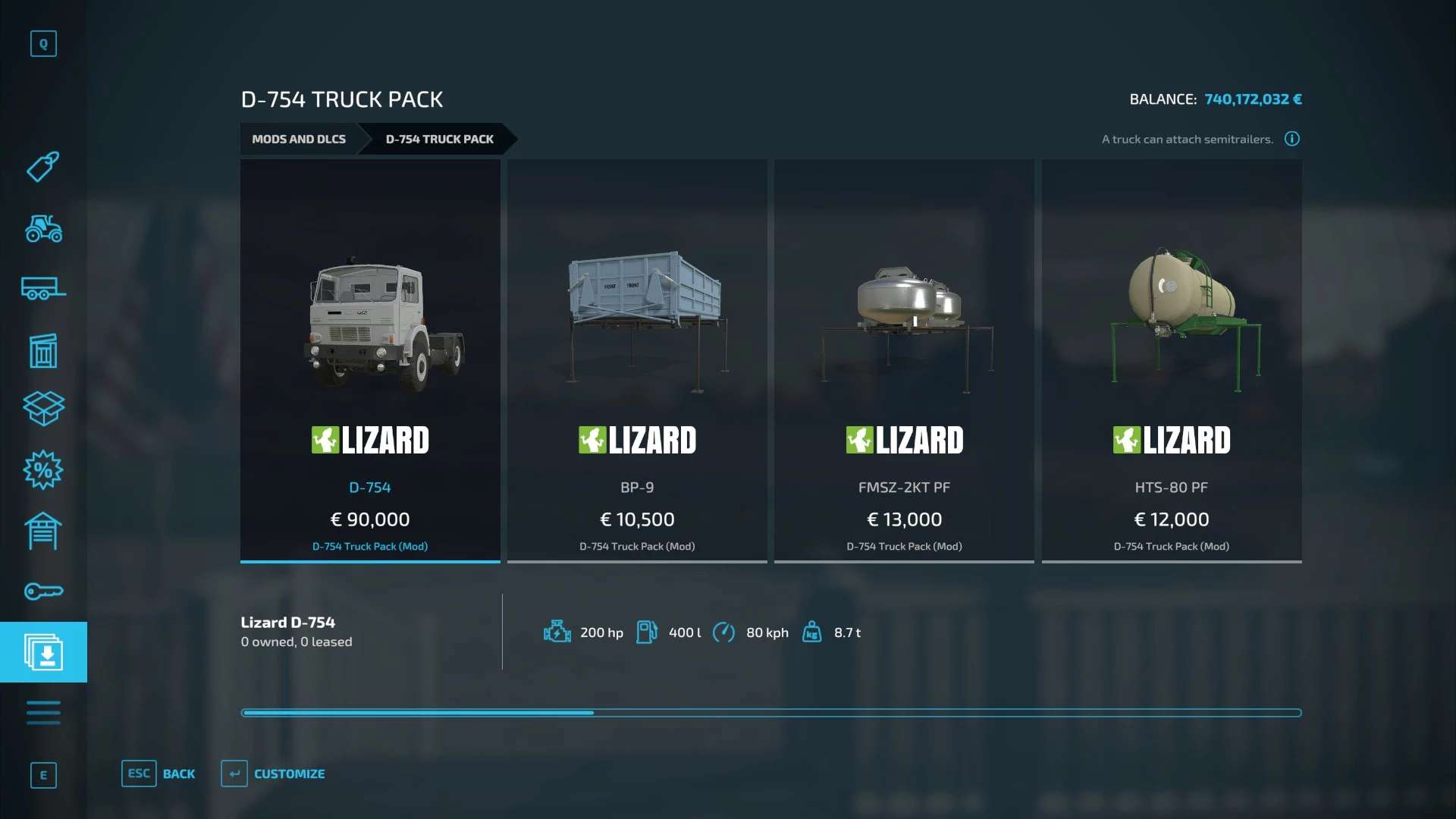The image size is (1456, 819).
Task: Open the container objects category
Action: click(x=43, y=350)
